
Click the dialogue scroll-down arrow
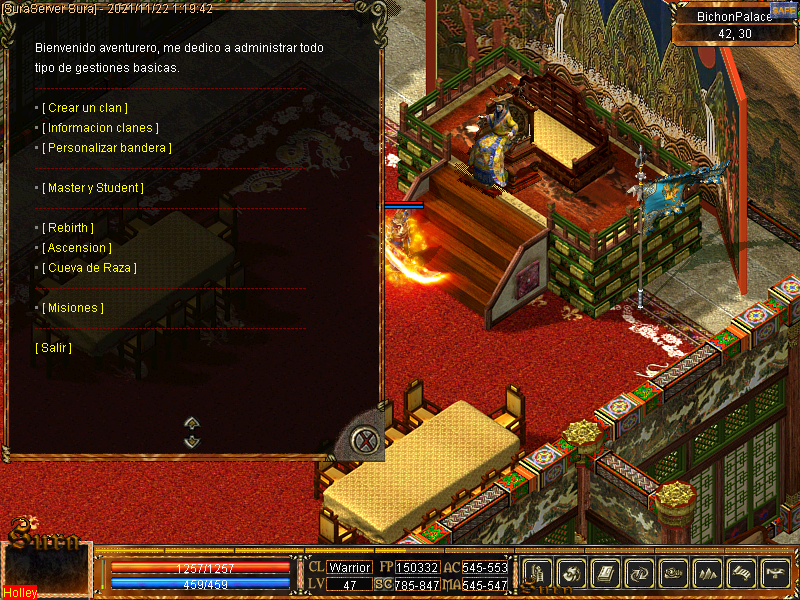tap(192, 440)
